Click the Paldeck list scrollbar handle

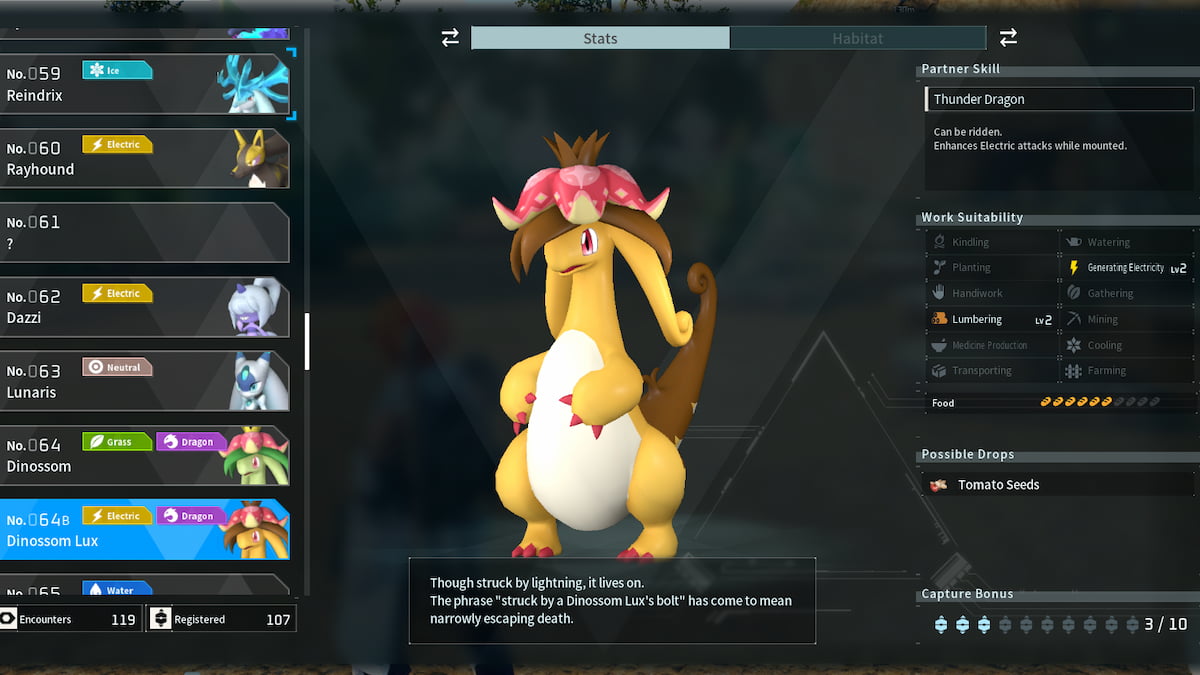pos(307,341)
